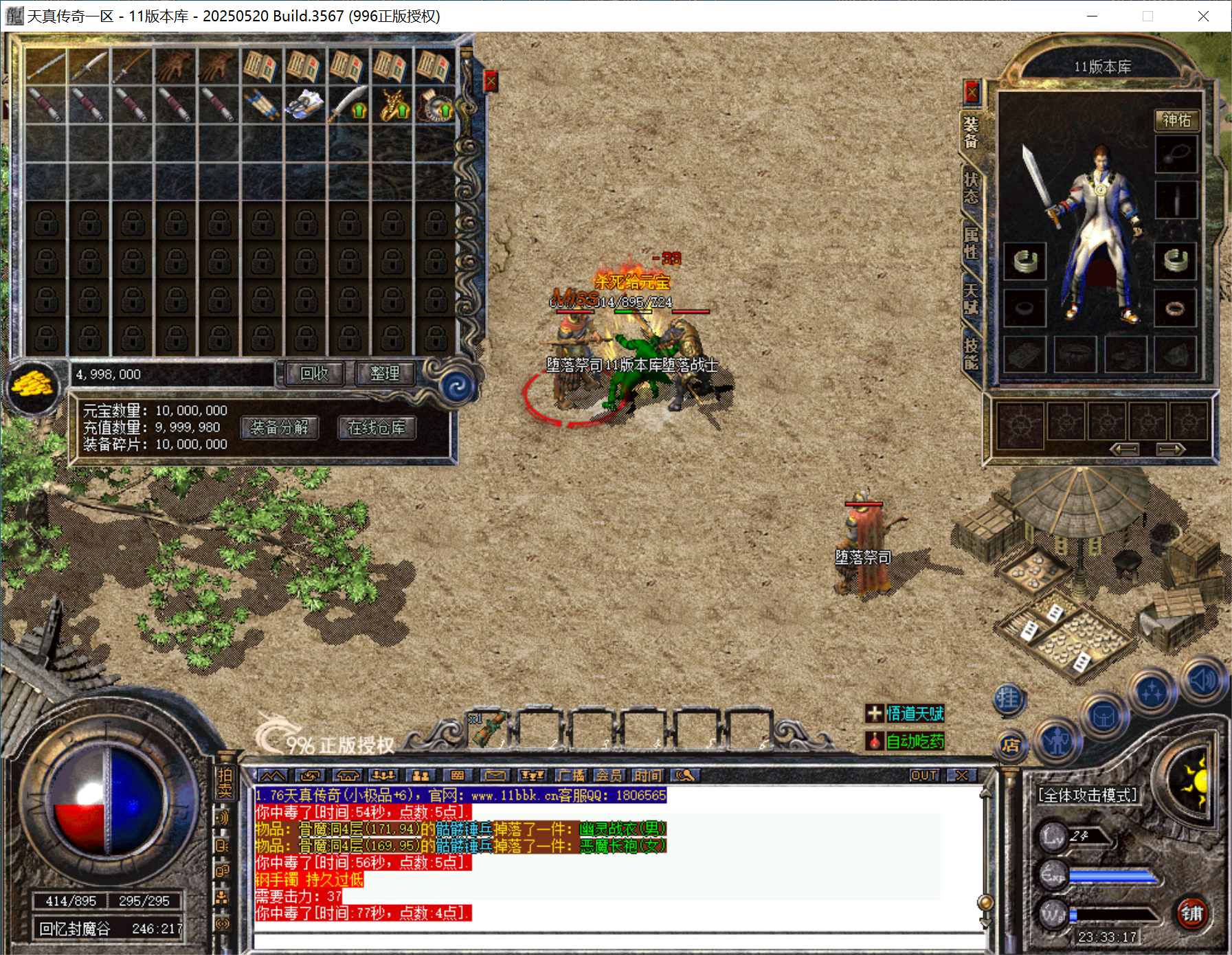Open the 天赋 talent tab
The image size is (1232, 955).
(x=971, y=298)
